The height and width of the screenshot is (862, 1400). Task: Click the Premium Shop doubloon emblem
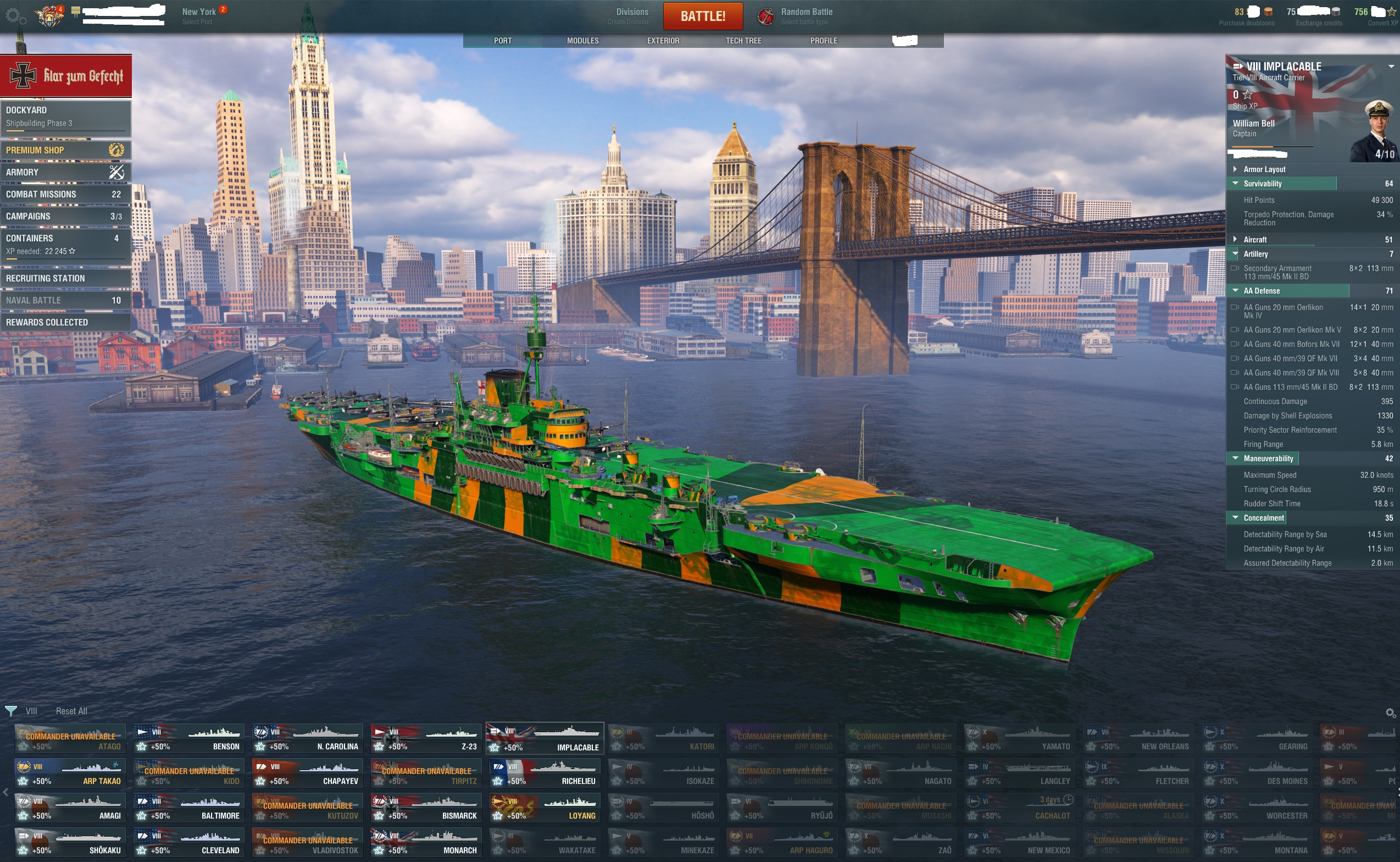click(117, 150)
